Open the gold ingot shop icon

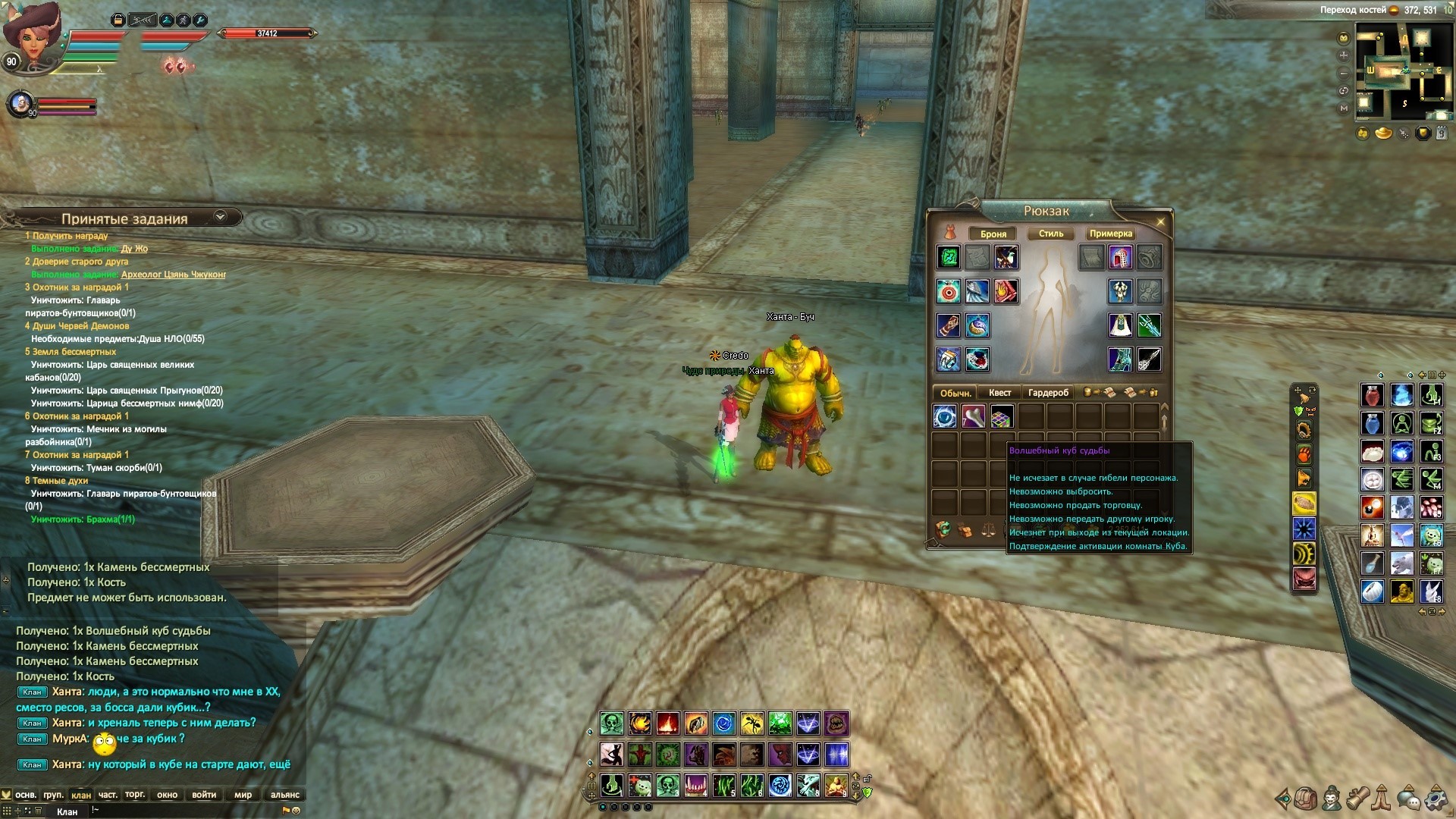point(1383,134)
